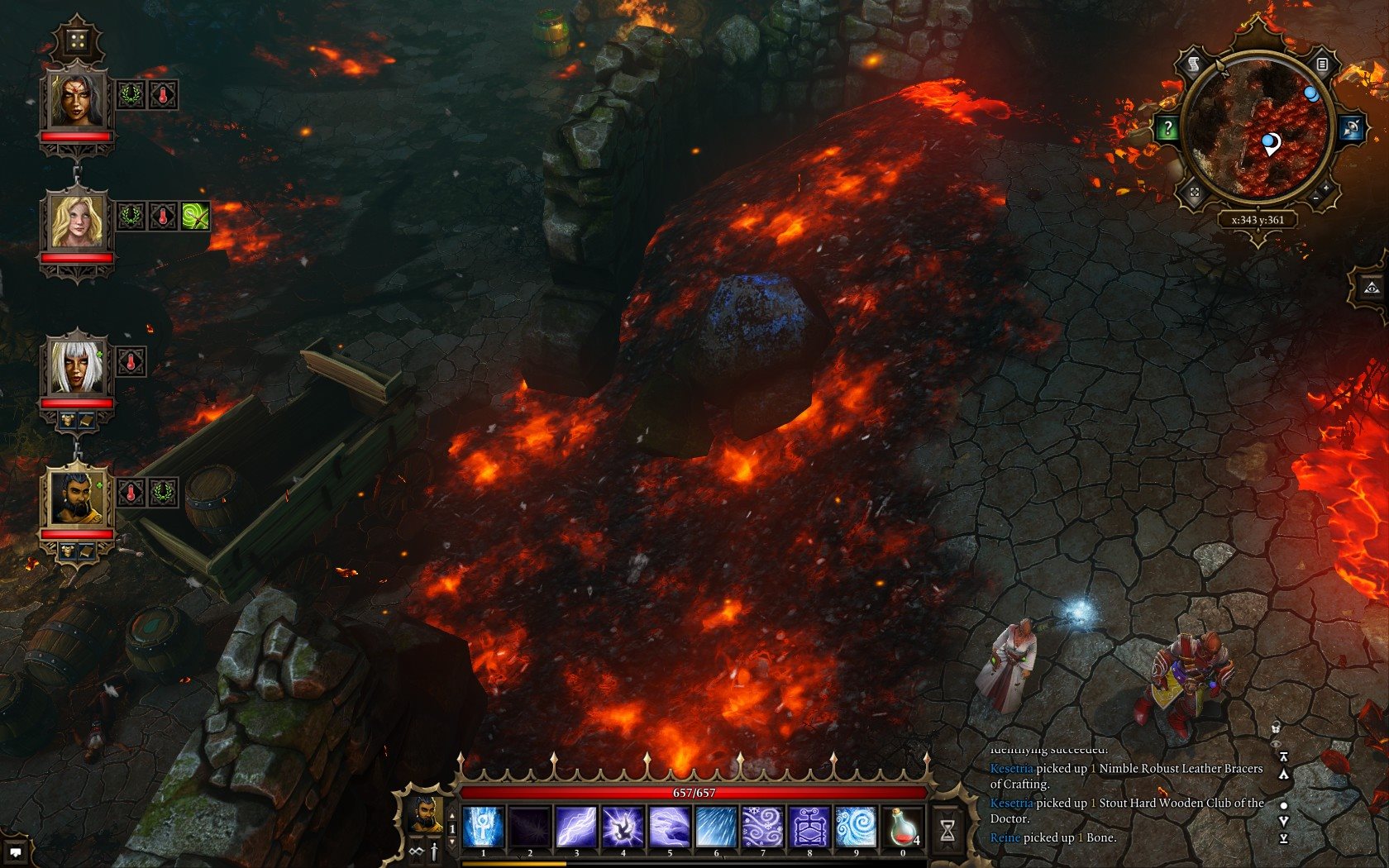Click the green question mark help button
The height and width of the screenshot is (868, 1389).
[x=1167, y=128]
